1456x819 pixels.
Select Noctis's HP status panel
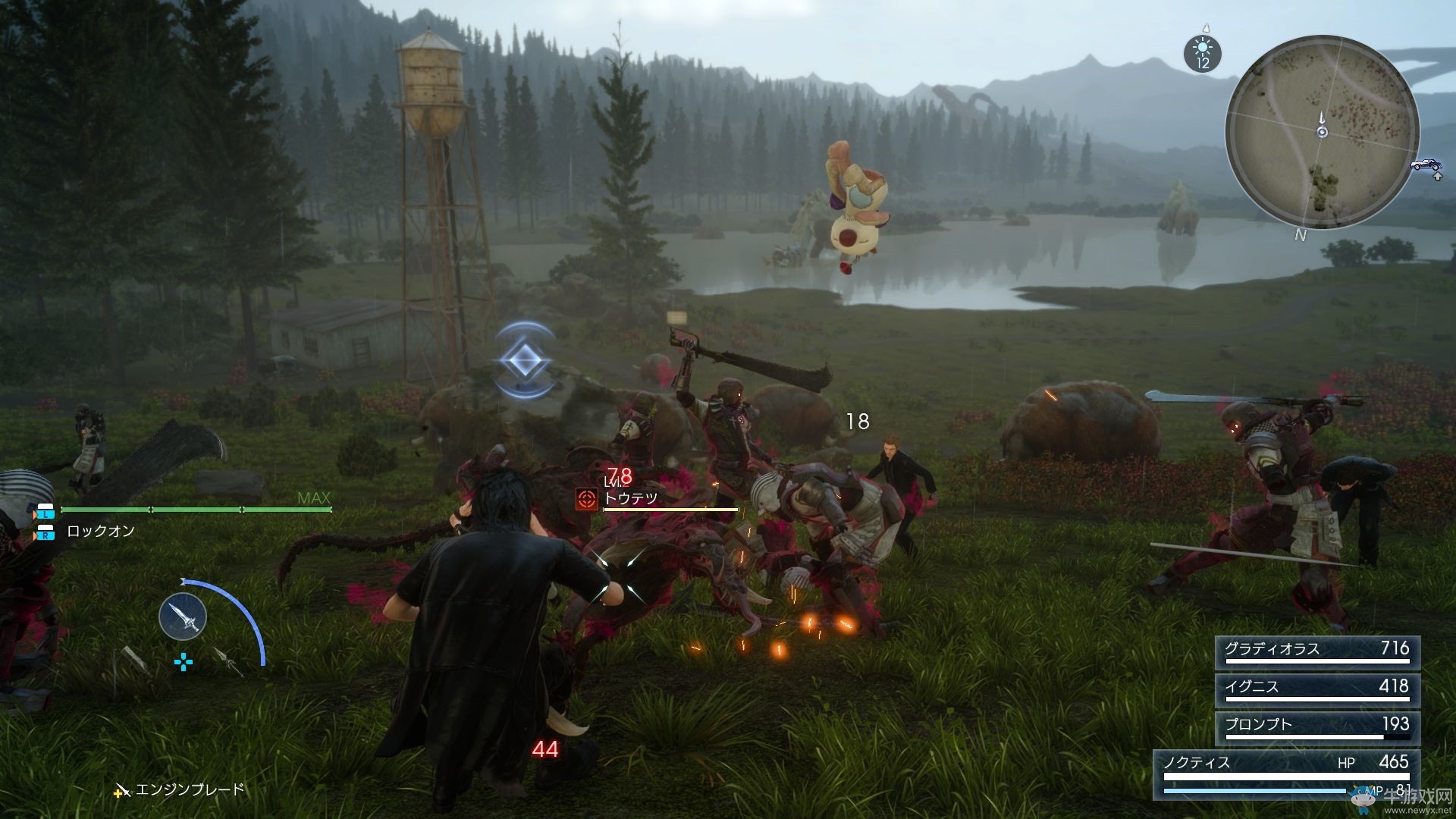tap(1286, 773)
